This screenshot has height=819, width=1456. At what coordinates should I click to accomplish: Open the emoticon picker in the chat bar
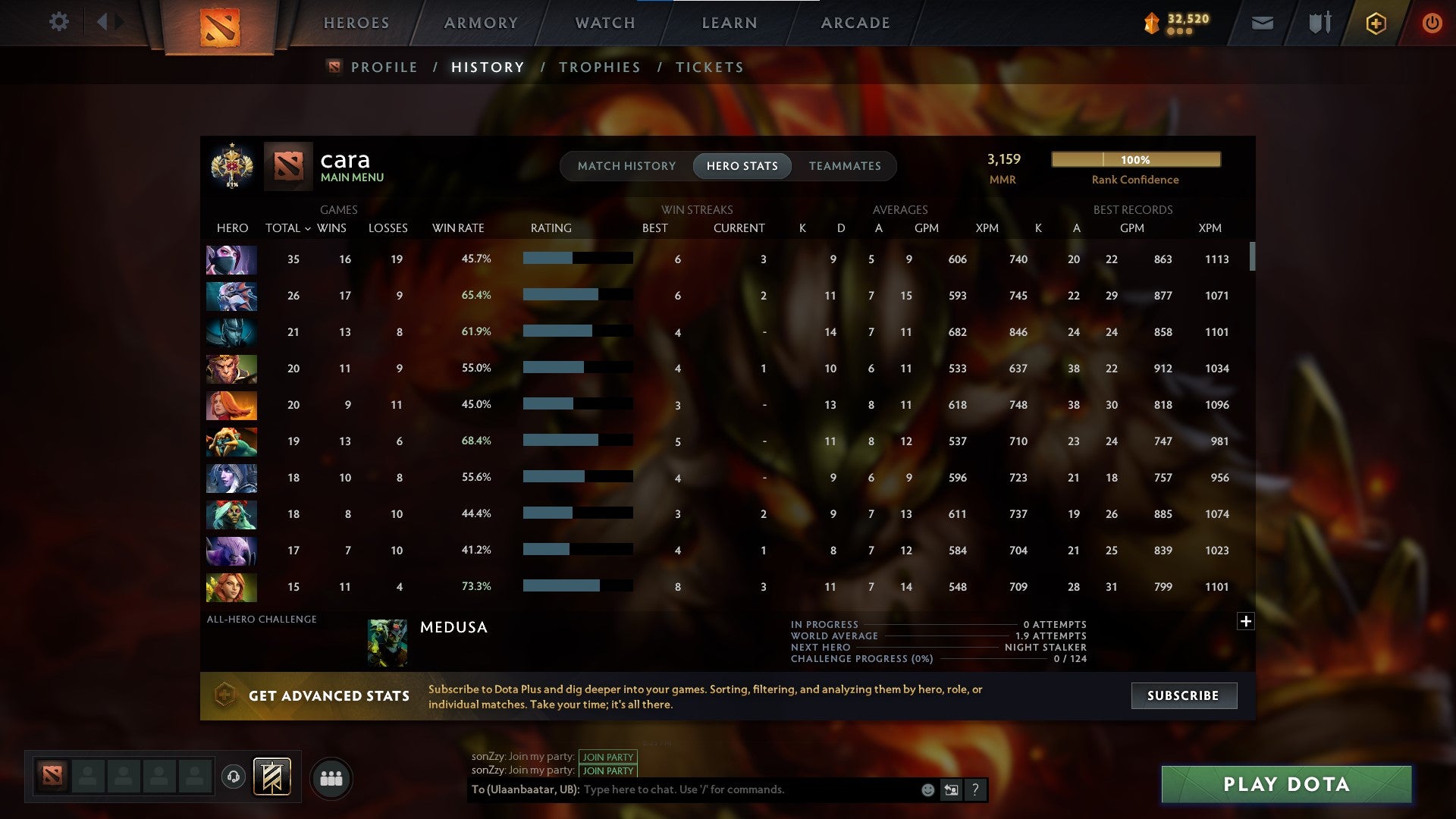927,789
